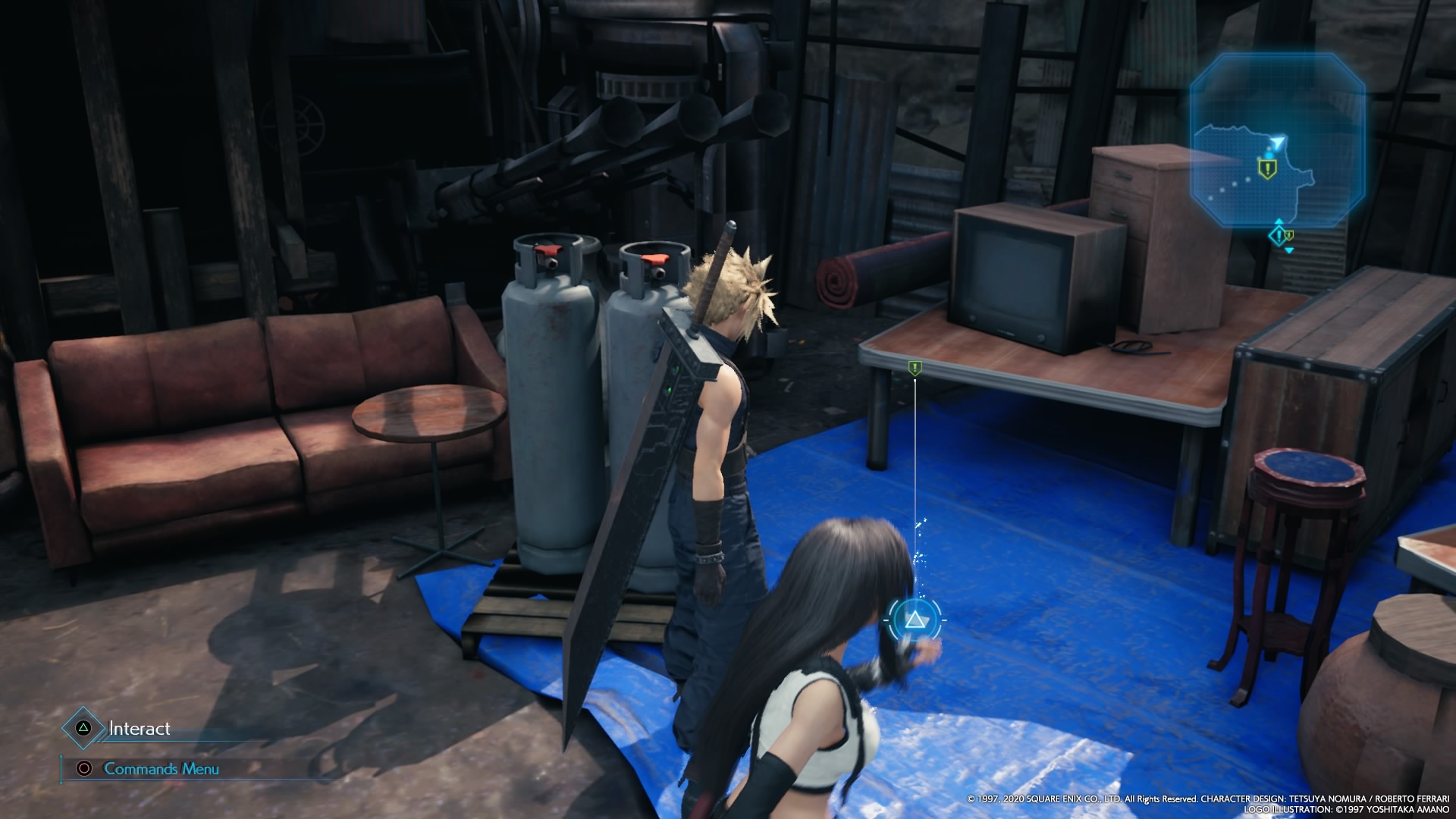Click the green objective marker above the table
This screenshot has width=1456, height=819.
[915, 369]
